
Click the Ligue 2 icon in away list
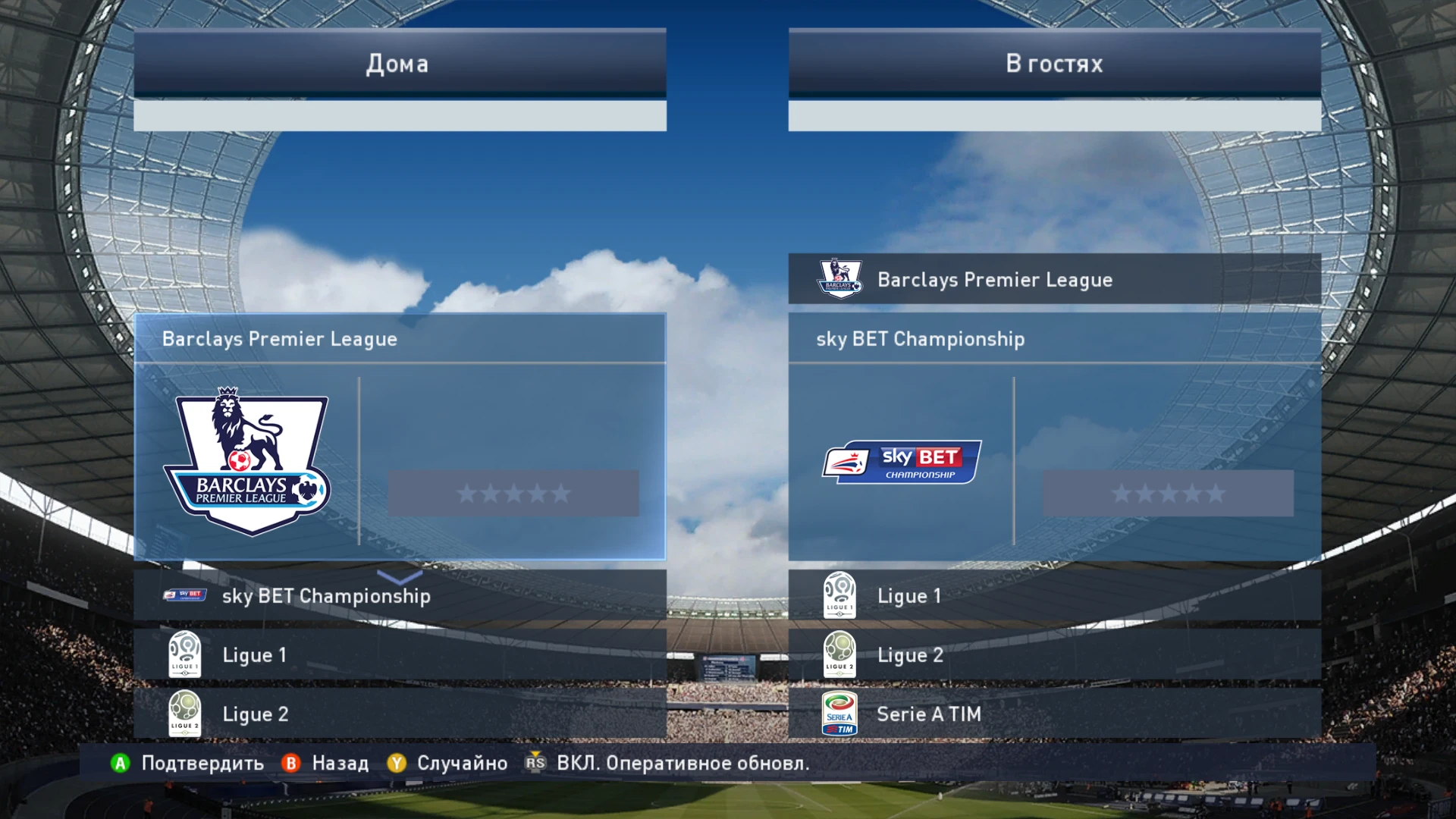click(839, 654)
